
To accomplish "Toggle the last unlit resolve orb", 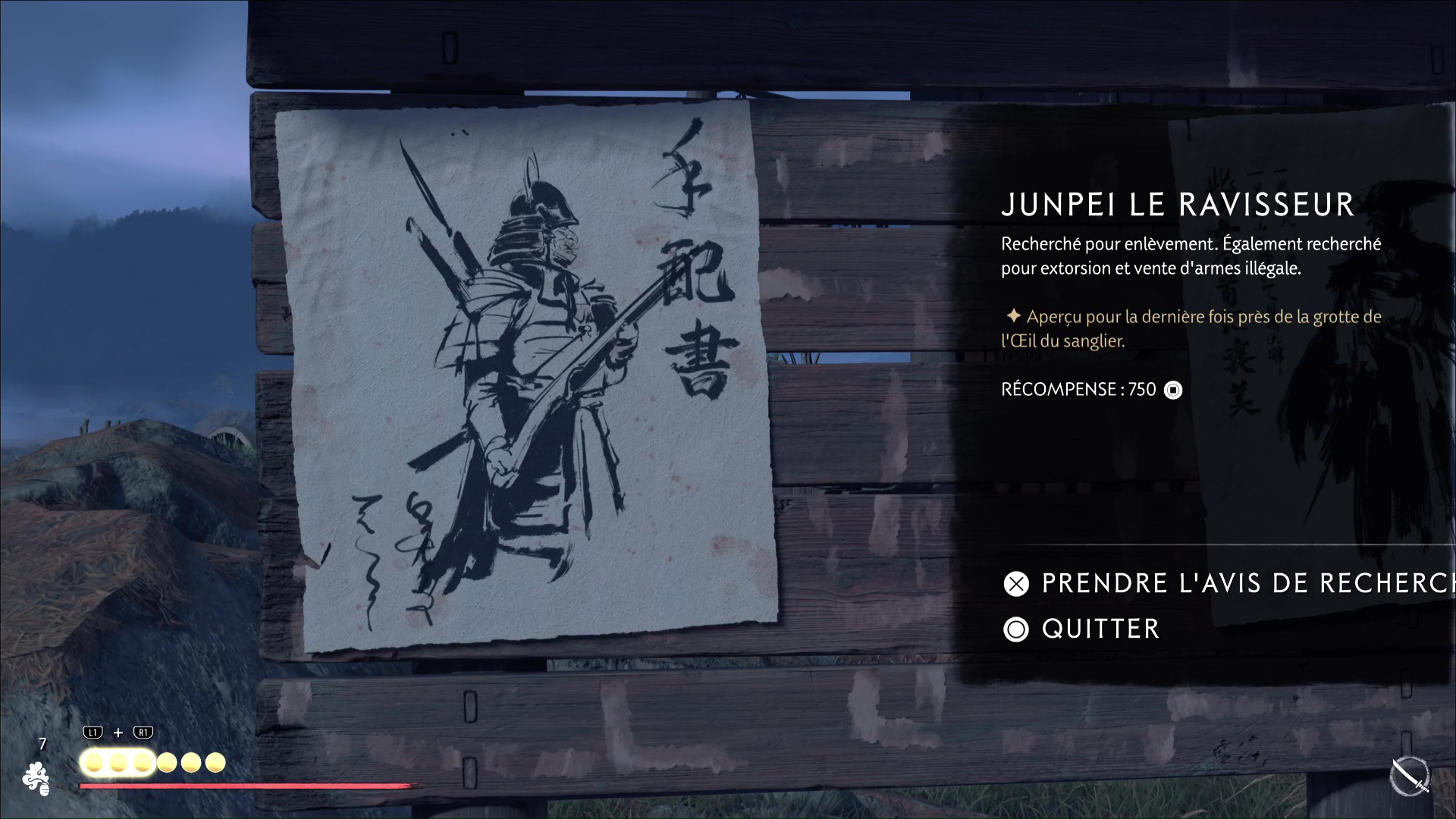I will click(x=216, y=762).
